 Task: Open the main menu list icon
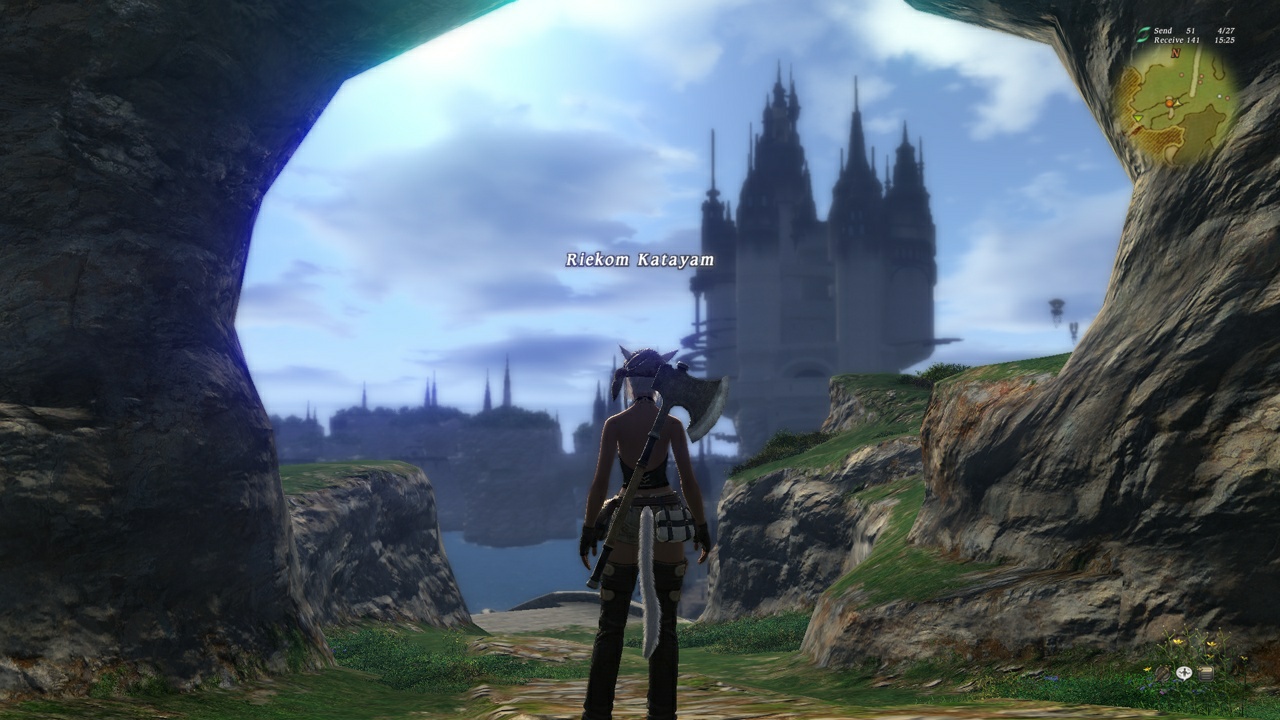tap(1206, 673)
